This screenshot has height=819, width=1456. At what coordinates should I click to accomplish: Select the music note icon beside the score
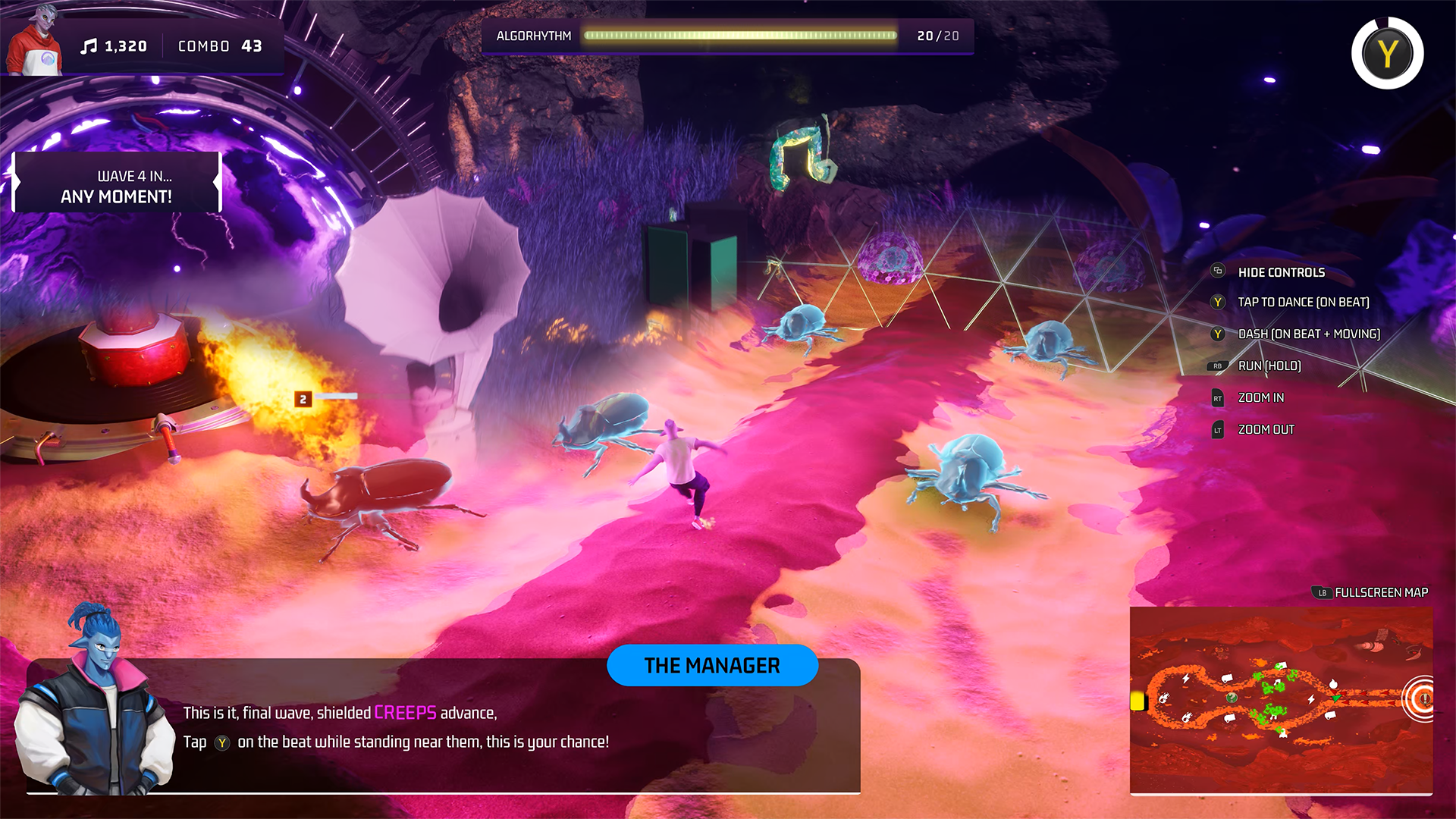[x=89, y=45]
